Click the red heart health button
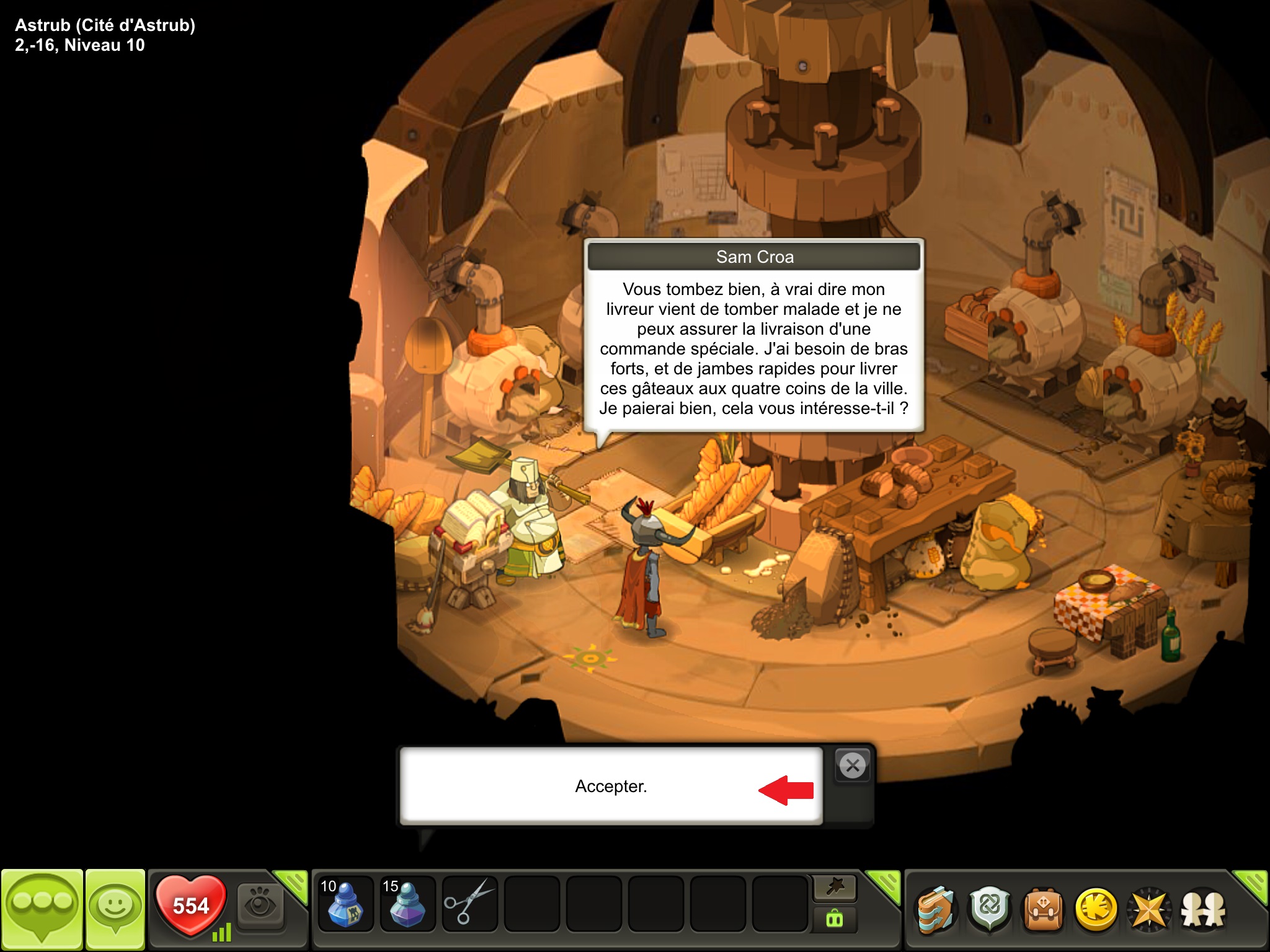The width and height of the screenshot is (1270, 952). (191, 905)
